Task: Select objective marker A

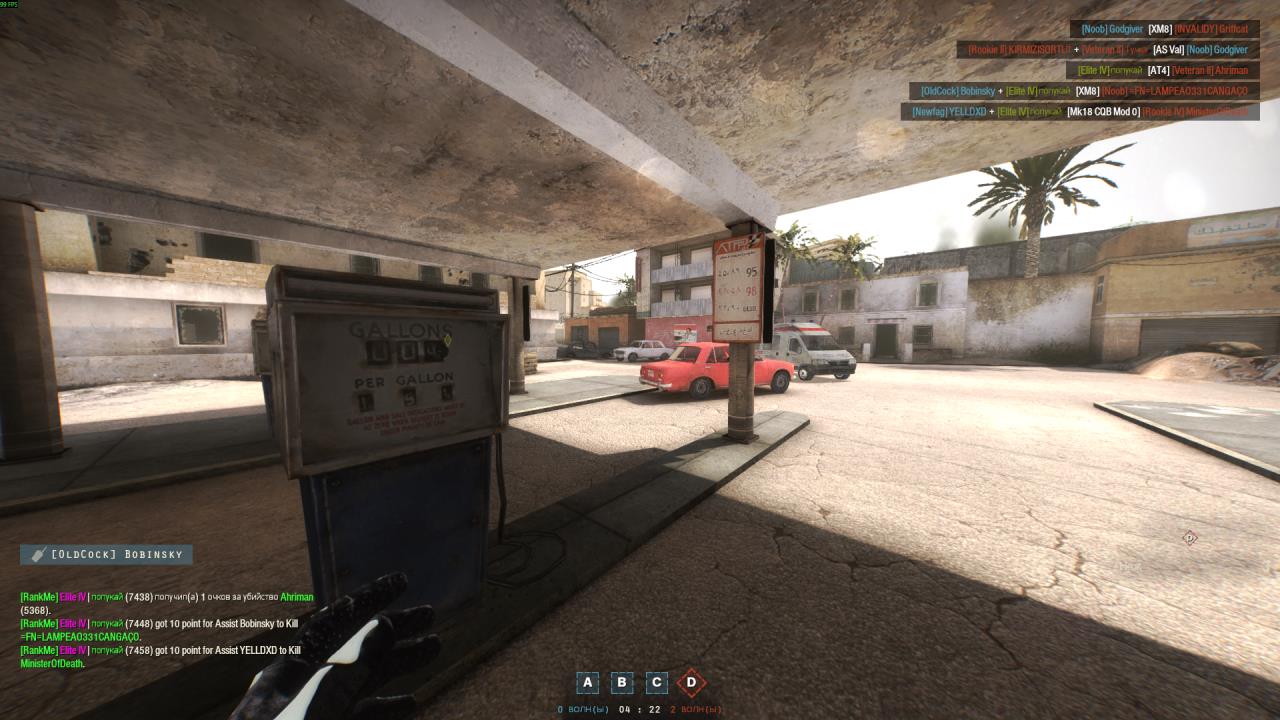Action: click(x=587, y=683)
